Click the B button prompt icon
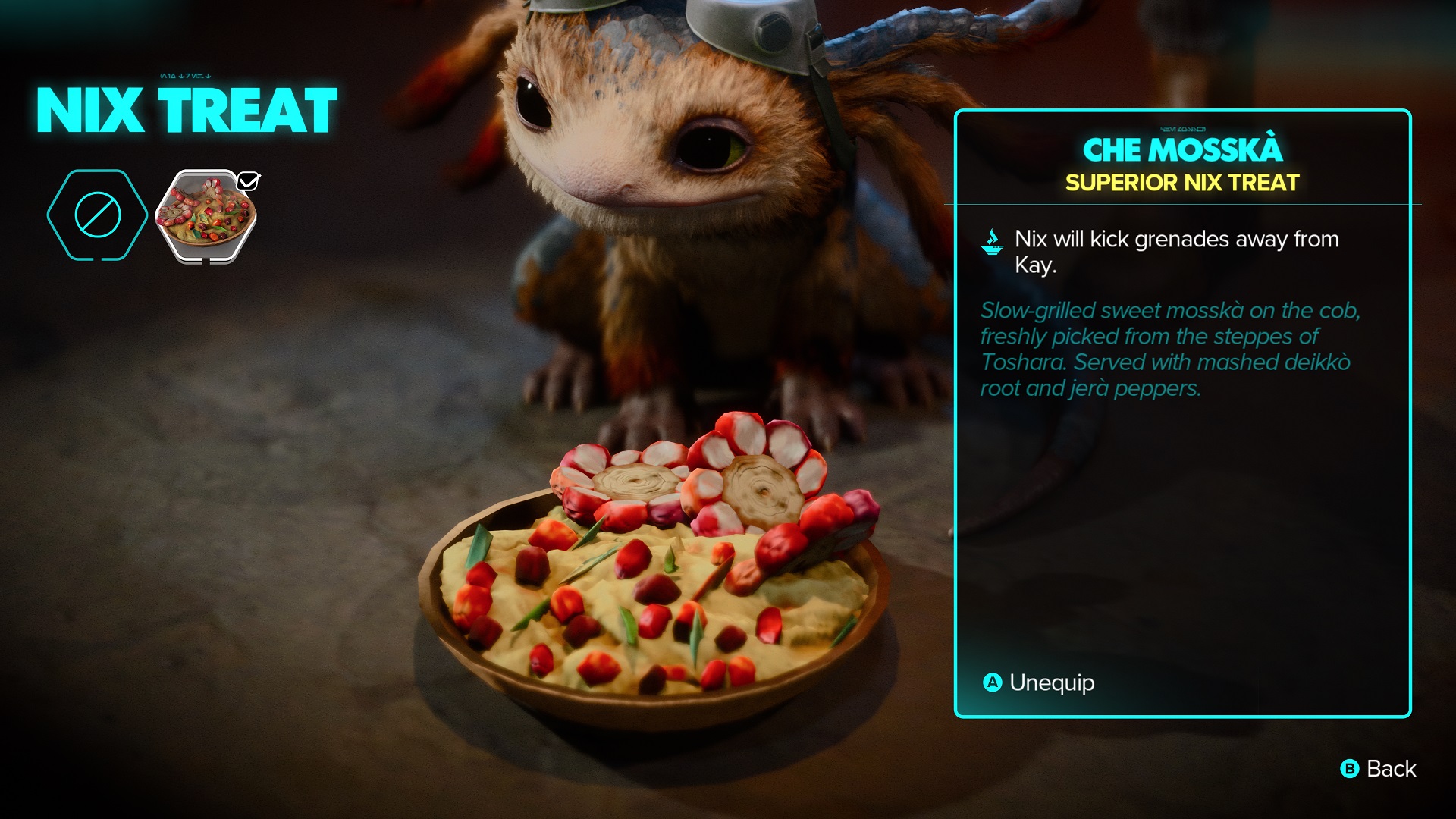 tap(1349, 769)
